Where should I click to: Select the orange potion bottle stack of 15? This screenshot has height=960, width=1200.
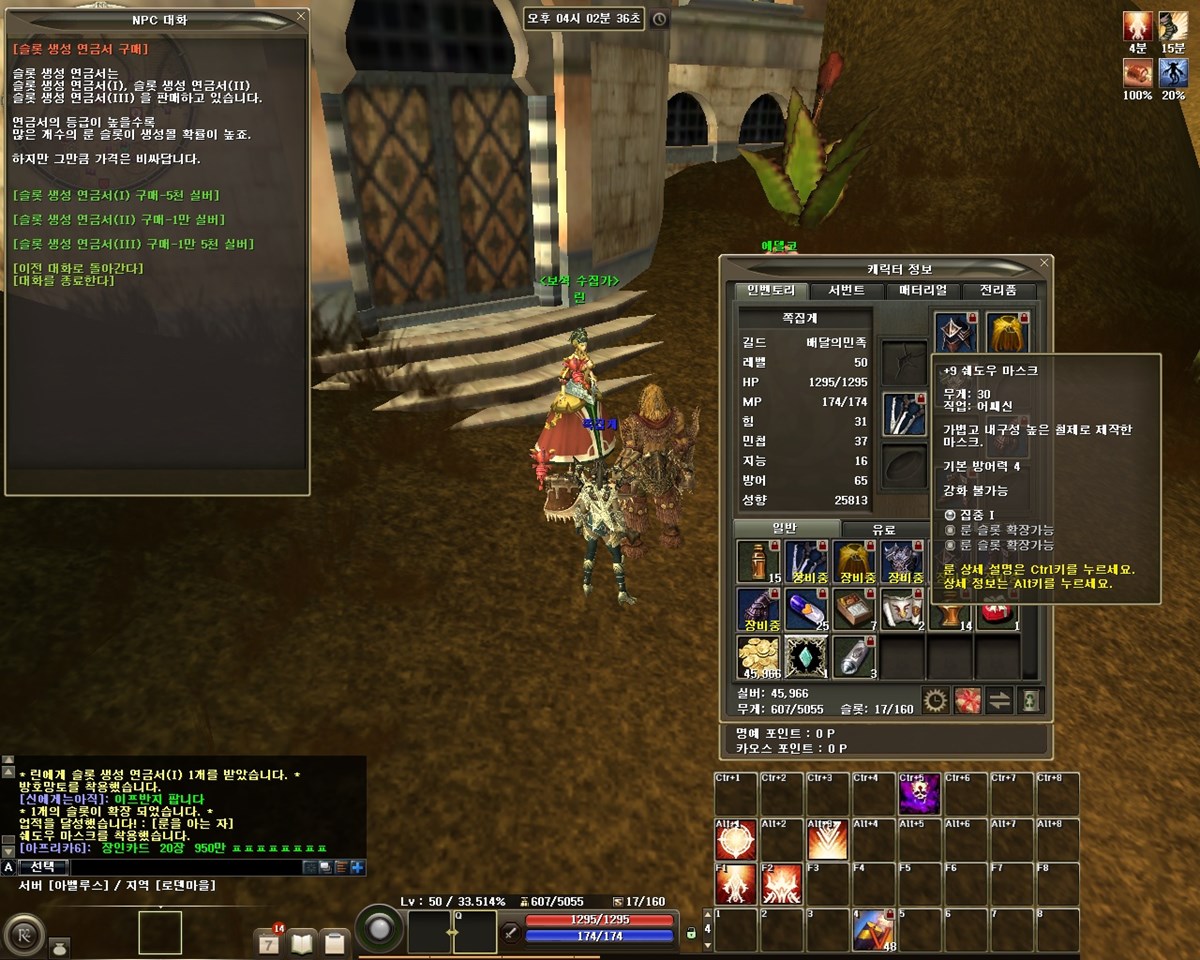[x=758, y=562]
